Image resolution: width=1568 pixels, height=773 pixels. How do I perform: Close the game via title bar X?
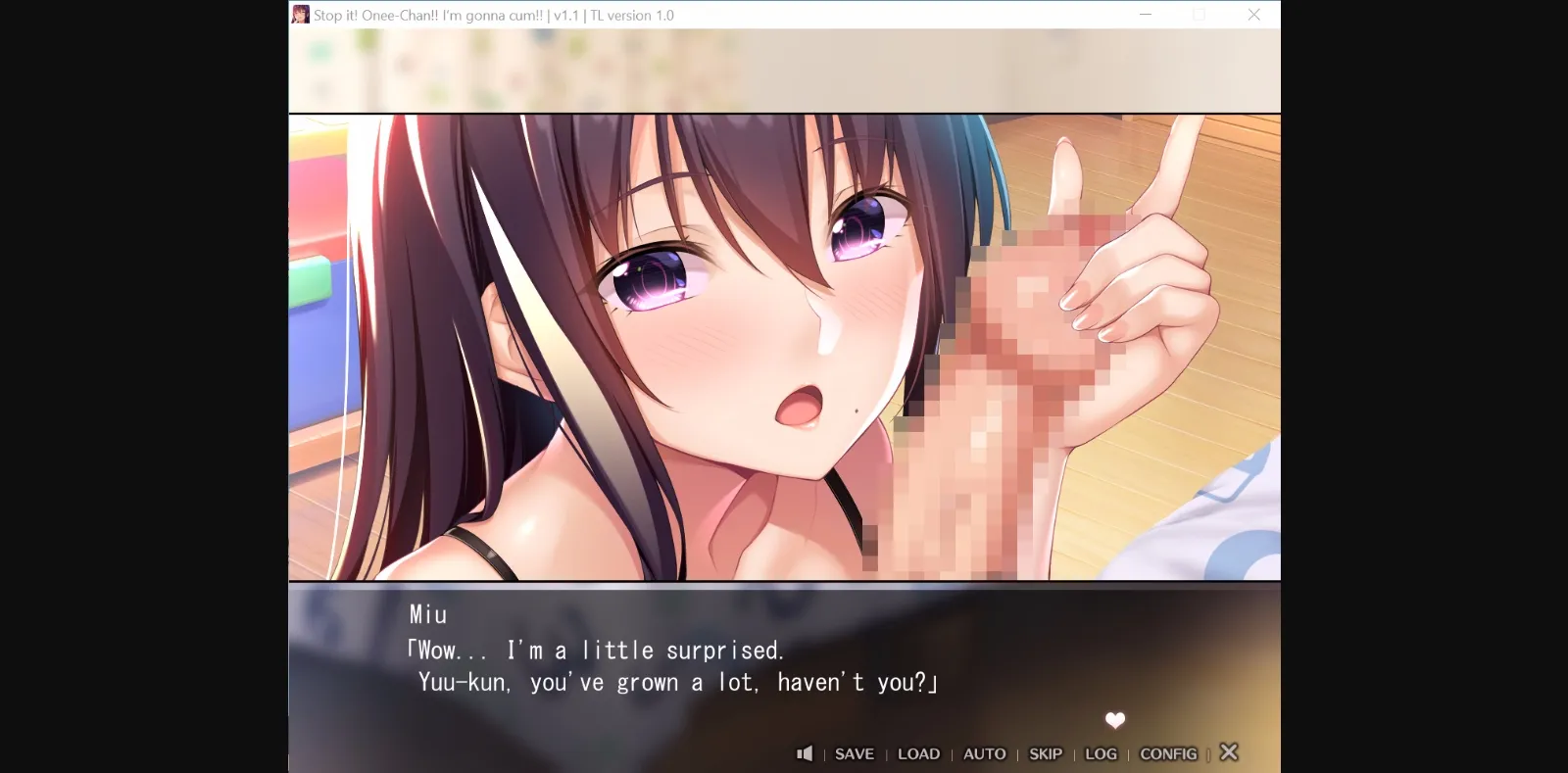point(1253,15)
